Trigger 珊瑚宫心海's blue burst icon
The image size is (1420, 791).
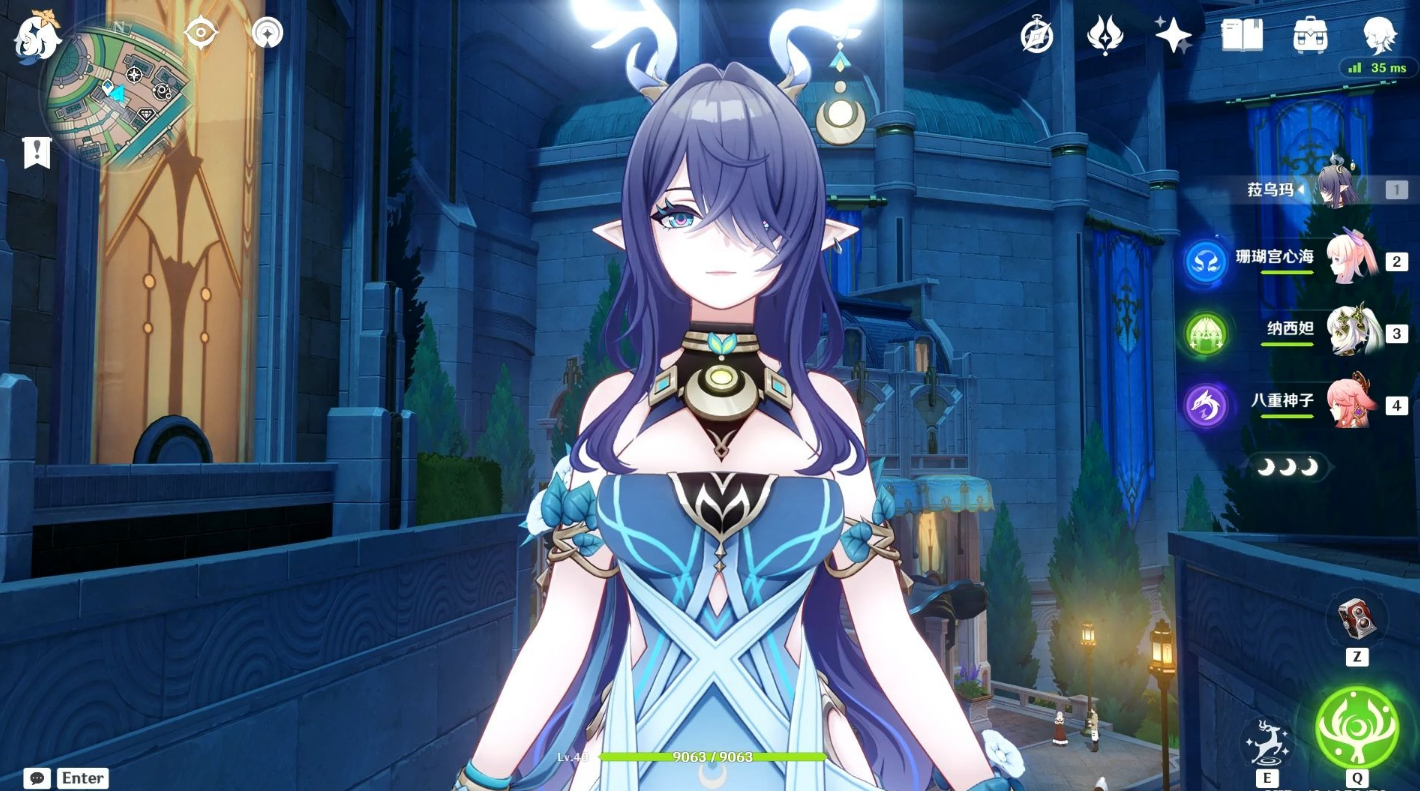(1205, 261)
